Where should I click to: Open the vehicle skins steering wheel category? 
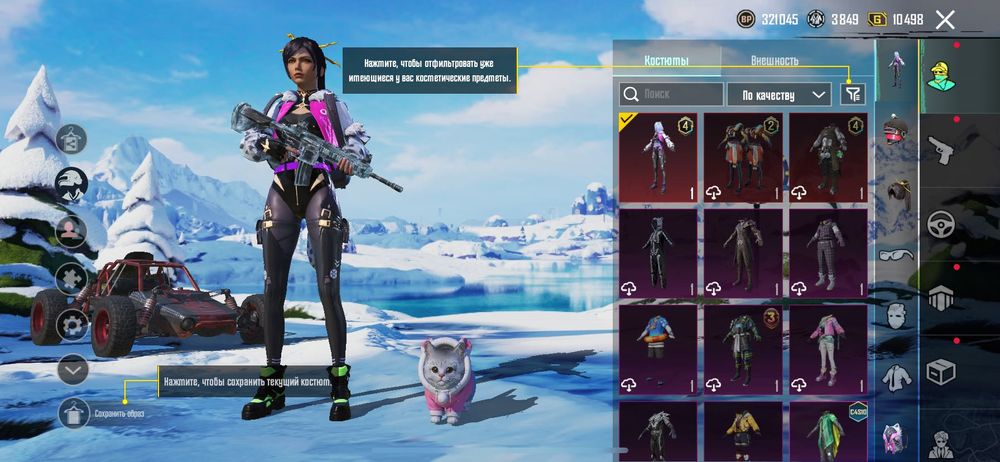(940, 225)
